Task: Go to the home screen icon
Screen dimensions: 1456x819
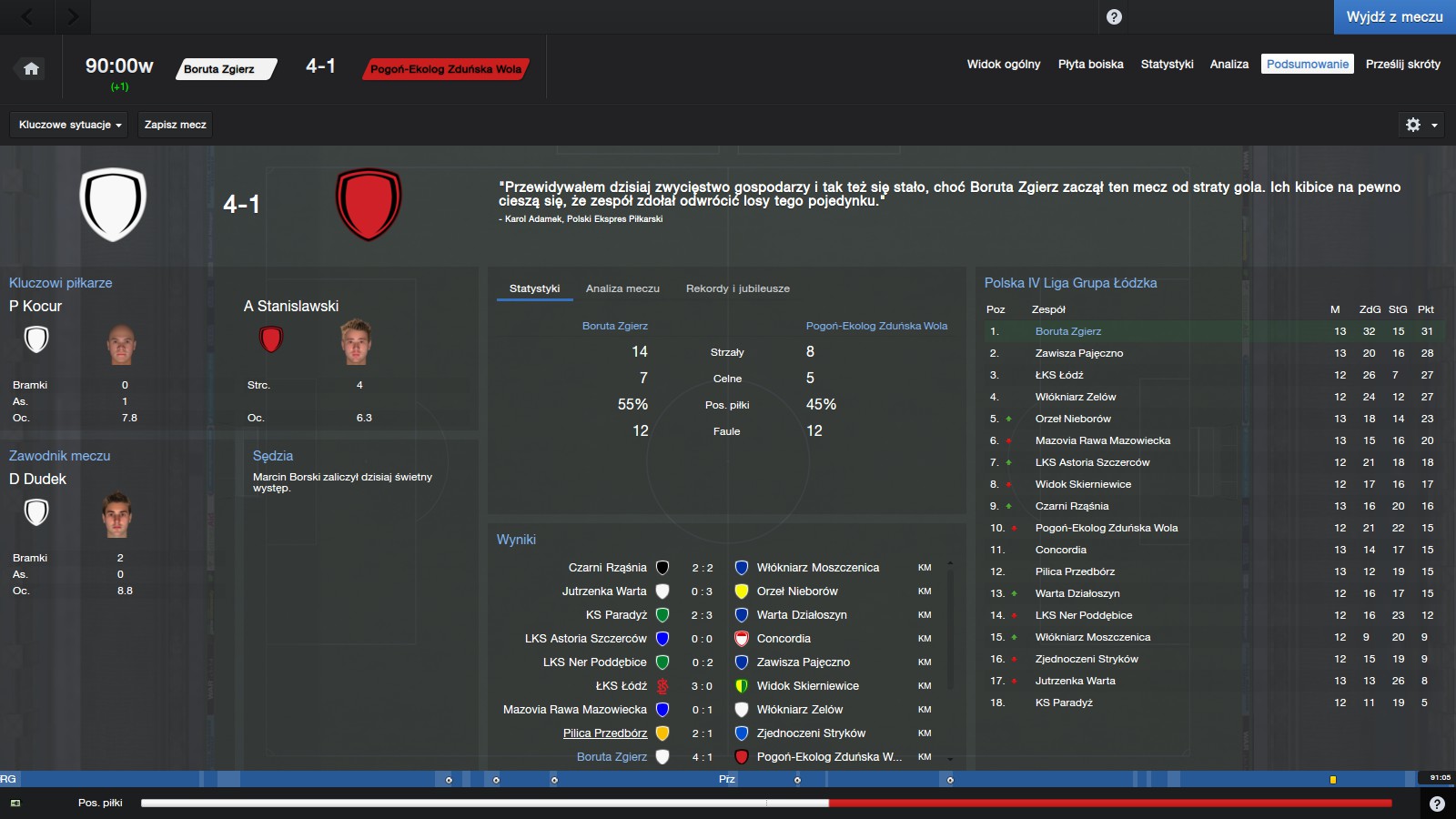Action: coord(31,69)
